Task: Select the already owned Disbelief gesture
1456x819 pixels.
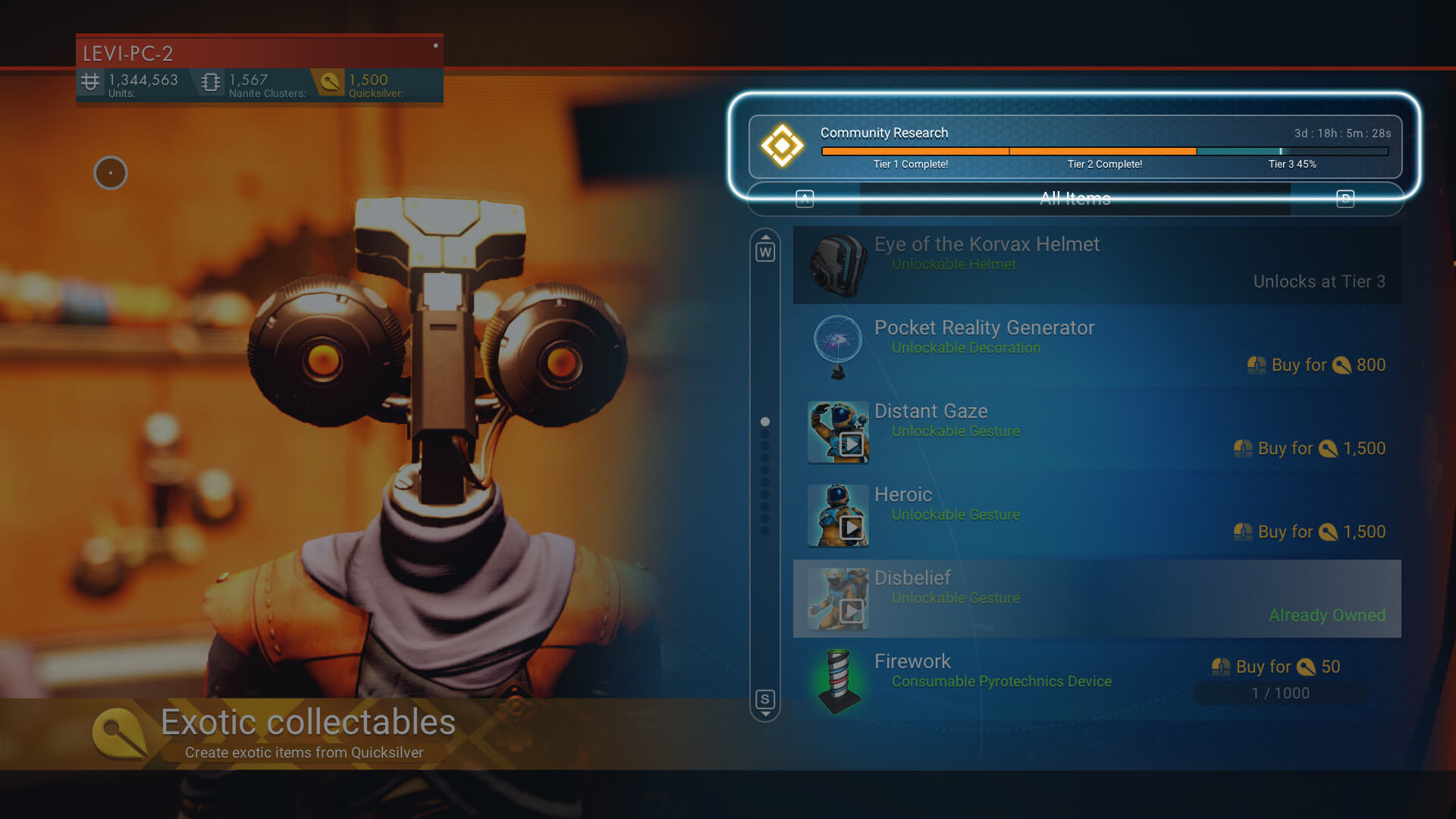Action: pyautogui.click(x=1097, y=598)
